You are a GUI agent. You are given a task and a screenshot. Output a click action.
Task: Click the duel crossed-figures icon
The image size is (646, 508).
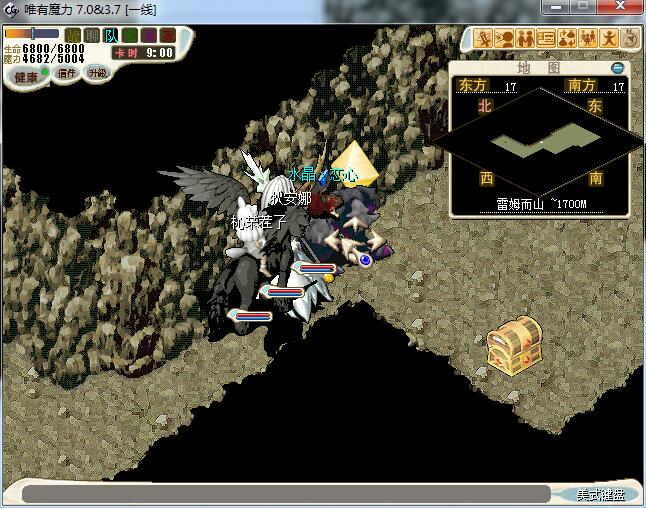point(483,39)
